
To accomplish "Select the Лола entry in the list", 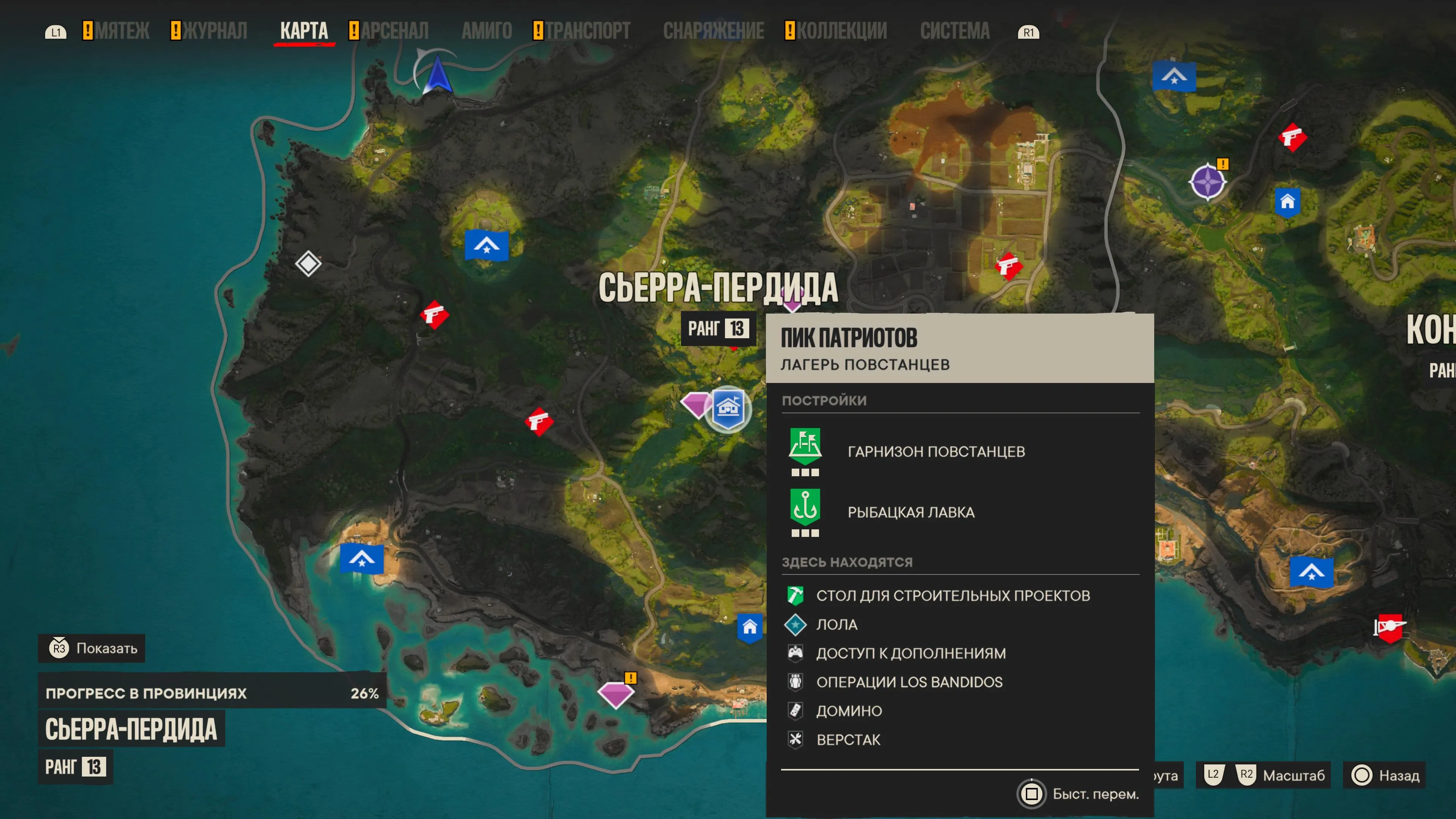I will 836,624.
